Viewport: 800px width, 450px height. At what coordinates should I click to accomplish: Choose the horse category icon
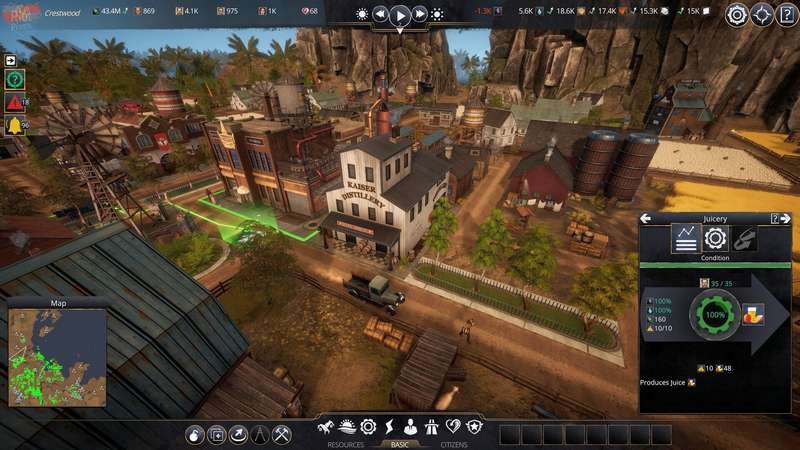pos(325,427)
